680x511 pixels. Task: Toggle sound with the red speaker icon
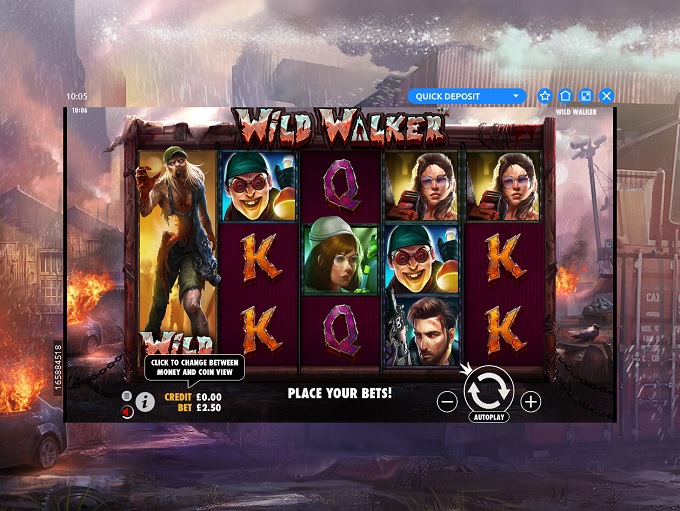tap(127, 410)
